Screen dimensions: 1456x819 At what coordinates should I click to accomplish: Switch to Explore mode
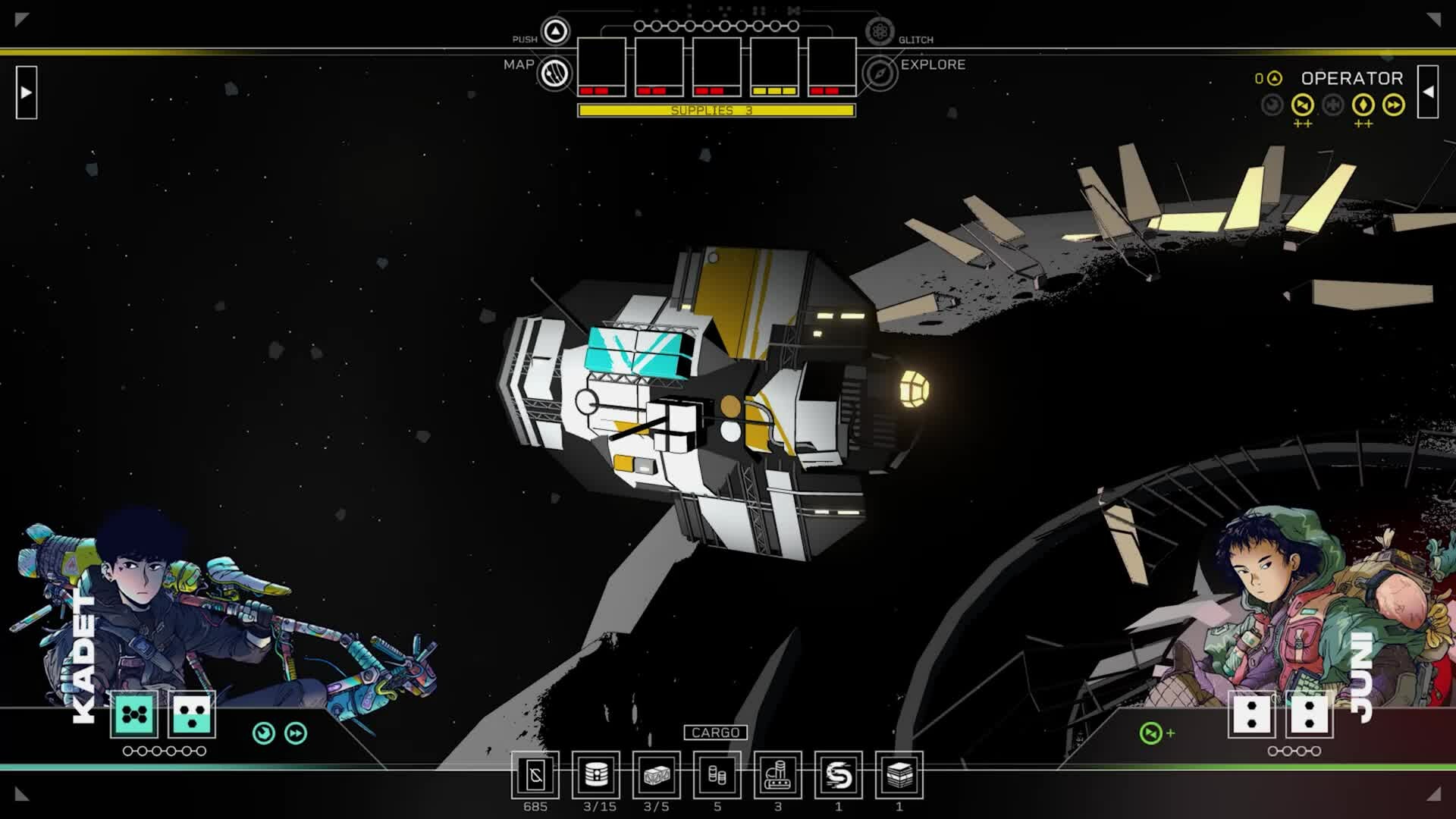[x=880, y=74]
